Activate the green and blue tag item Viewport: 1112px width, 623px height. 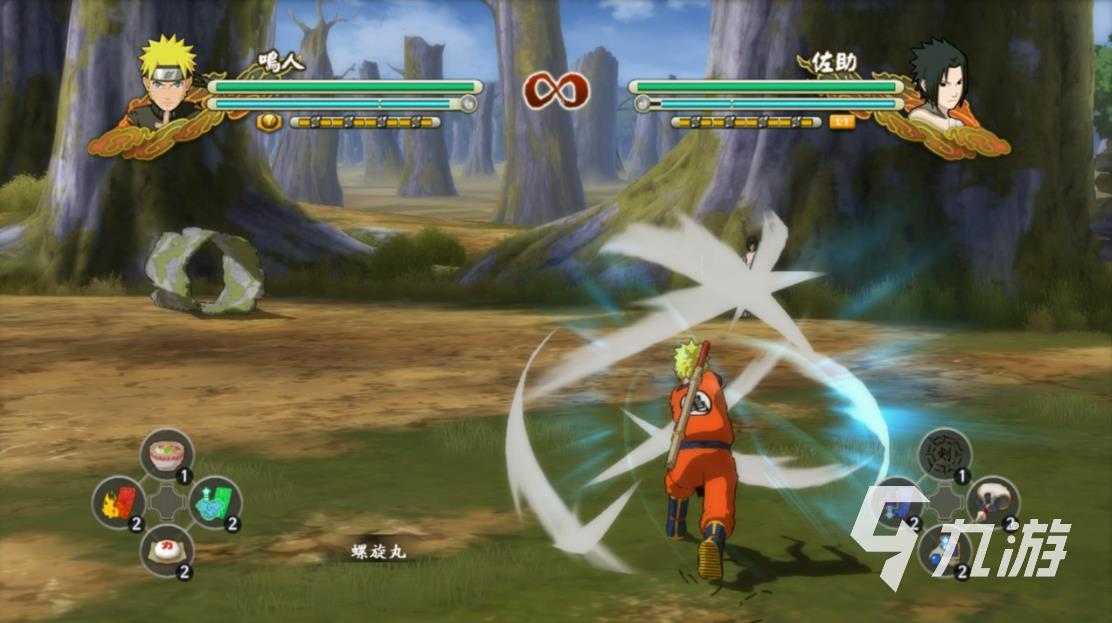(x=214, y=502)
